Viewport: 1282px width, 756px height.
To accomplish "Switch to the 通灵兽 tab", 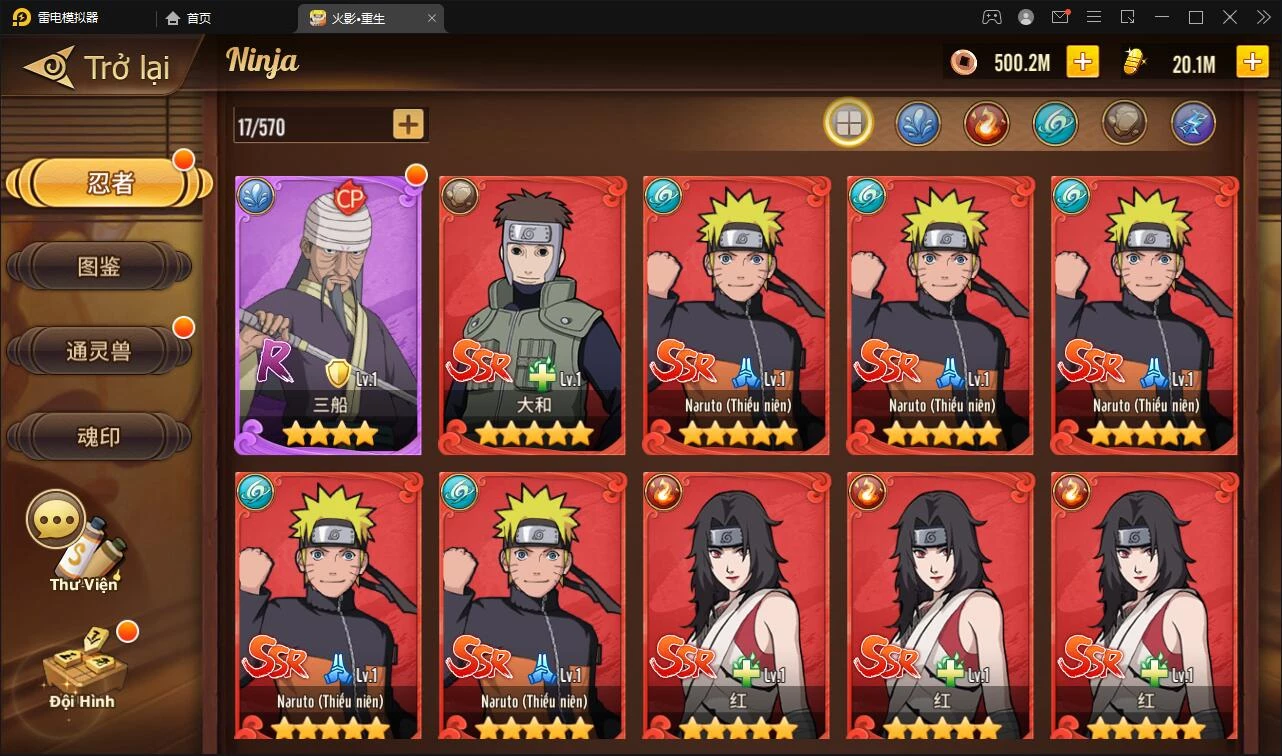I will pos(98,352).
